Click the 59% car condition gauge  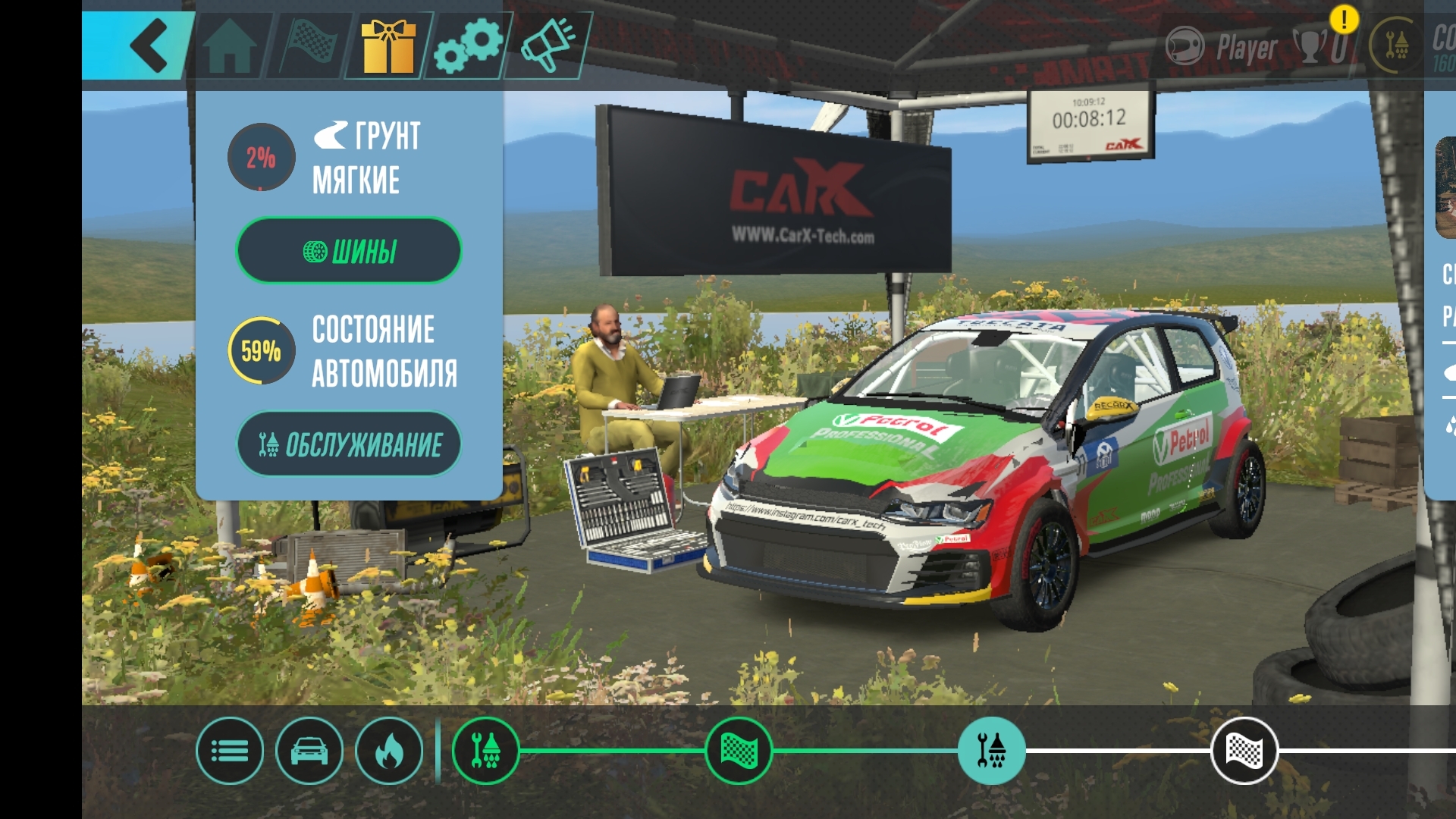(262, 351)
